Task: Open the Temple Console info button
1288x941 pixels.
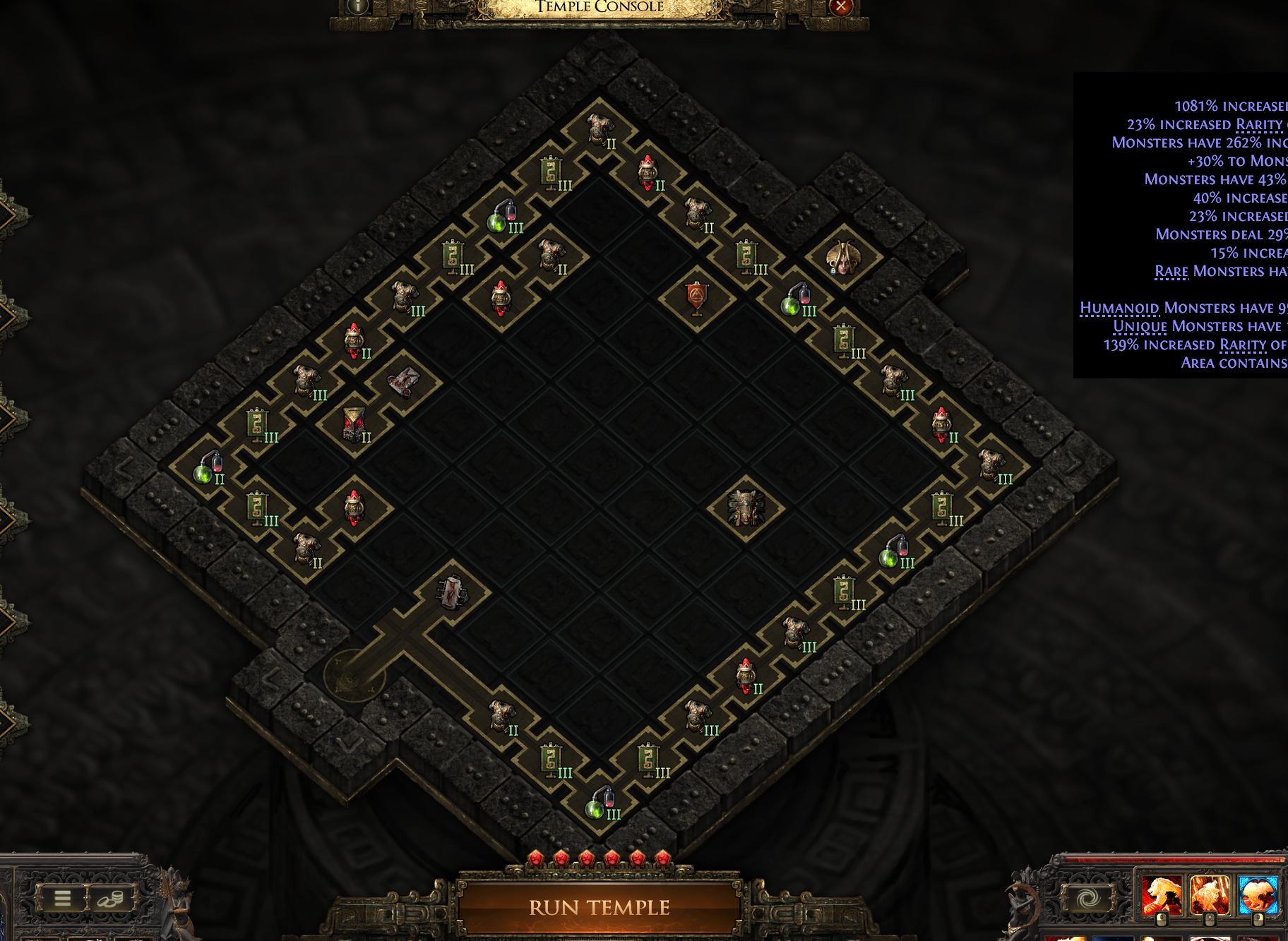Action: [359, 6]
